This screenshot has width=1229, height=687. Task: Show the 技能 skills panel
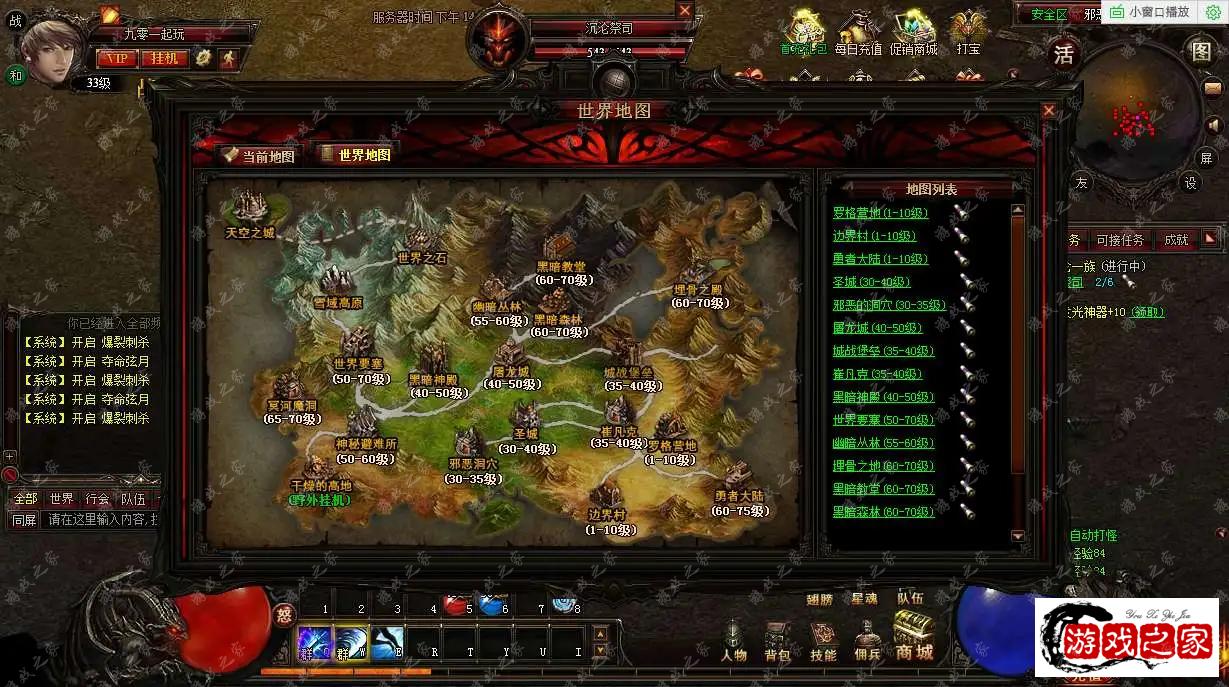[x=823, y=639]
